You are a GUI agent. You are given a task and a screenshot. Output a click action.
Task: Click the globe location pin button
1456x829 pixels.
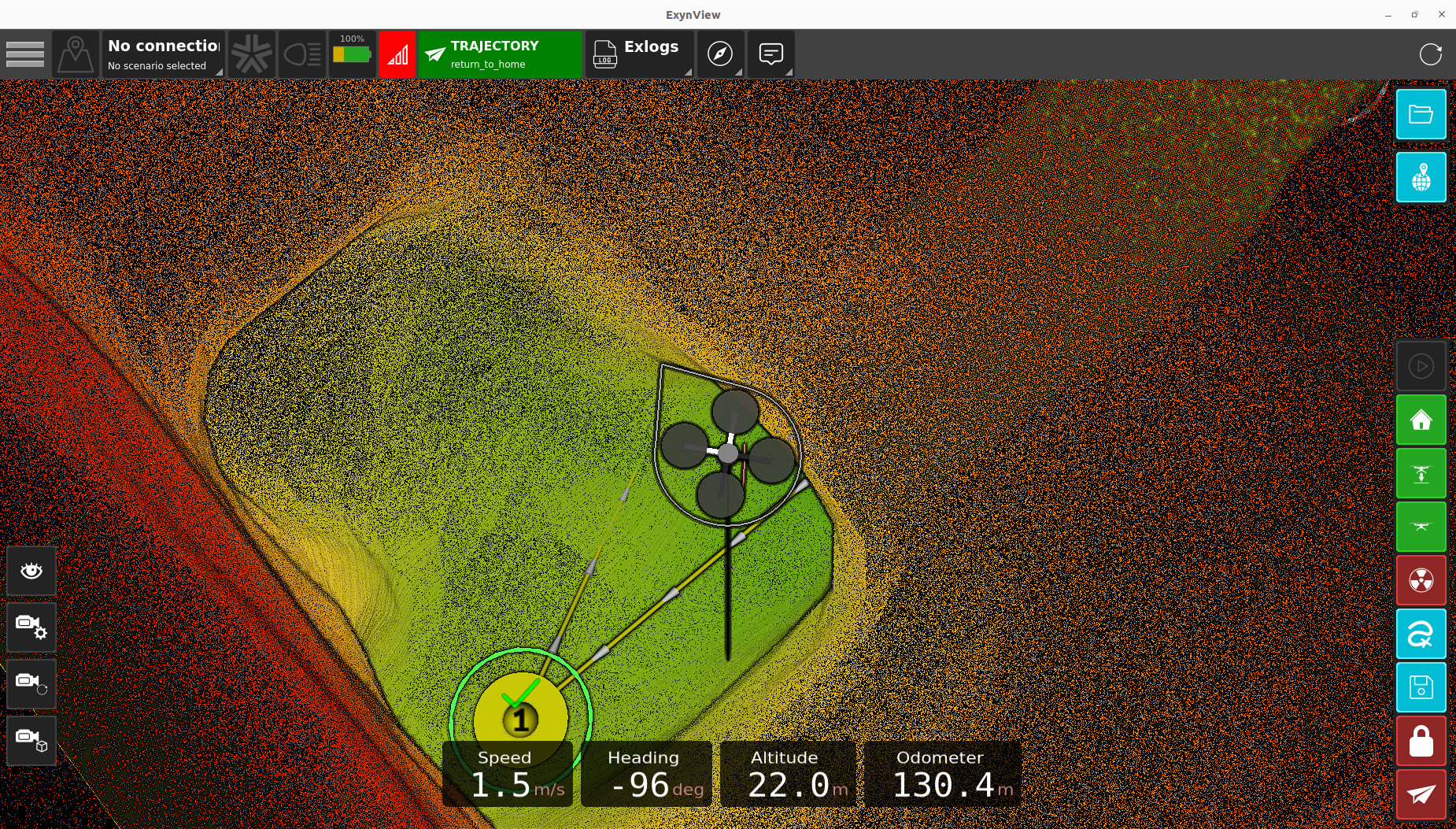point(1421,178)
